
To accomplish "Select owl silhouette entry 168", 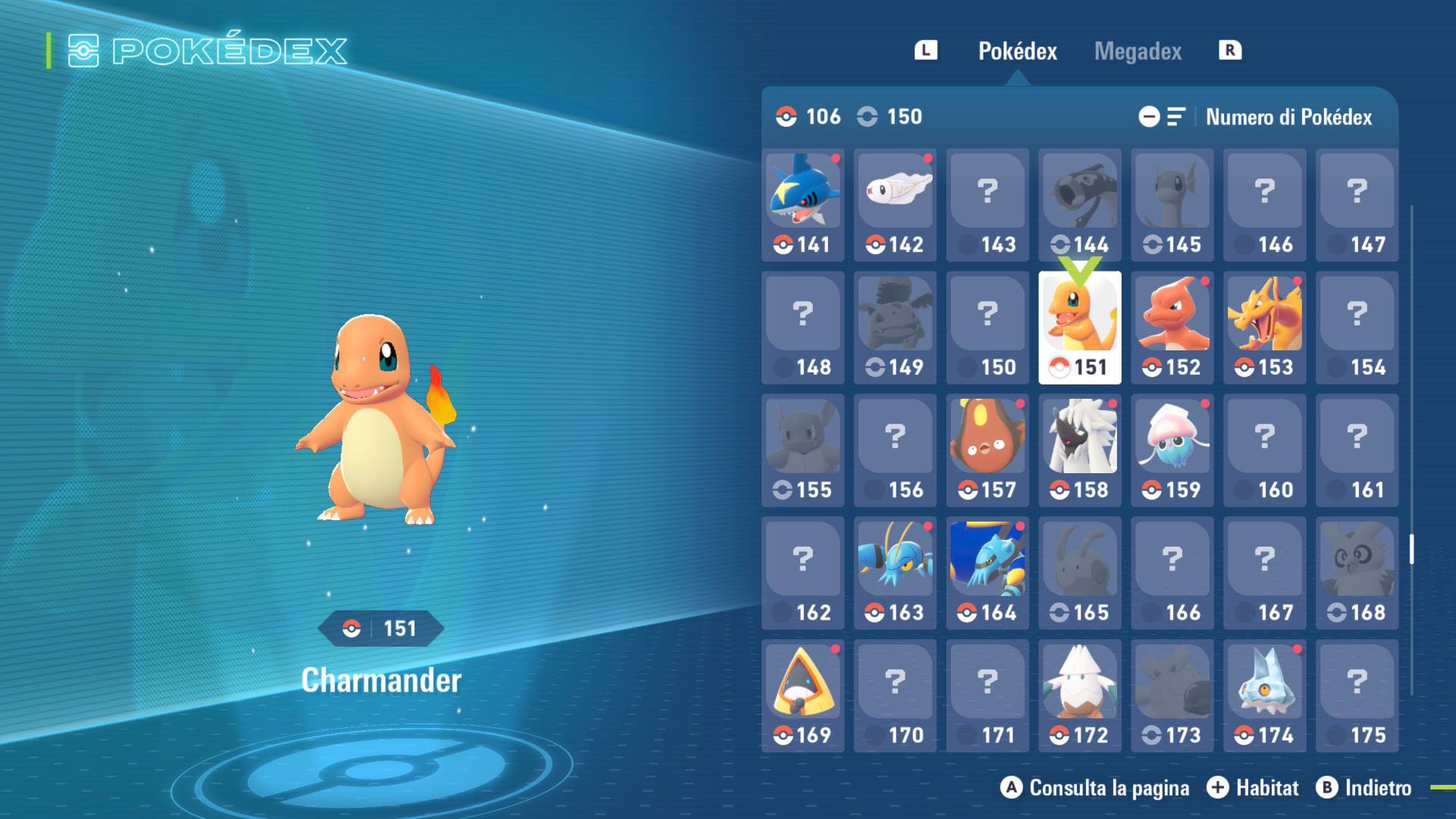I will pyautogui.click(x=1357, y=573).
